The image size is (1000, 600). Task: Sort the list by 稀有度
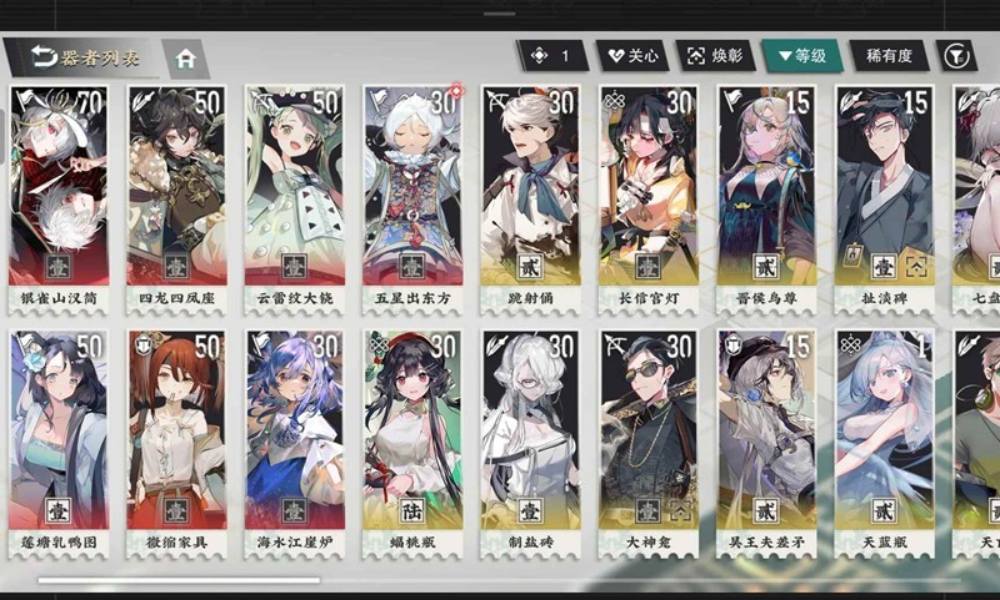coord(888,56)
